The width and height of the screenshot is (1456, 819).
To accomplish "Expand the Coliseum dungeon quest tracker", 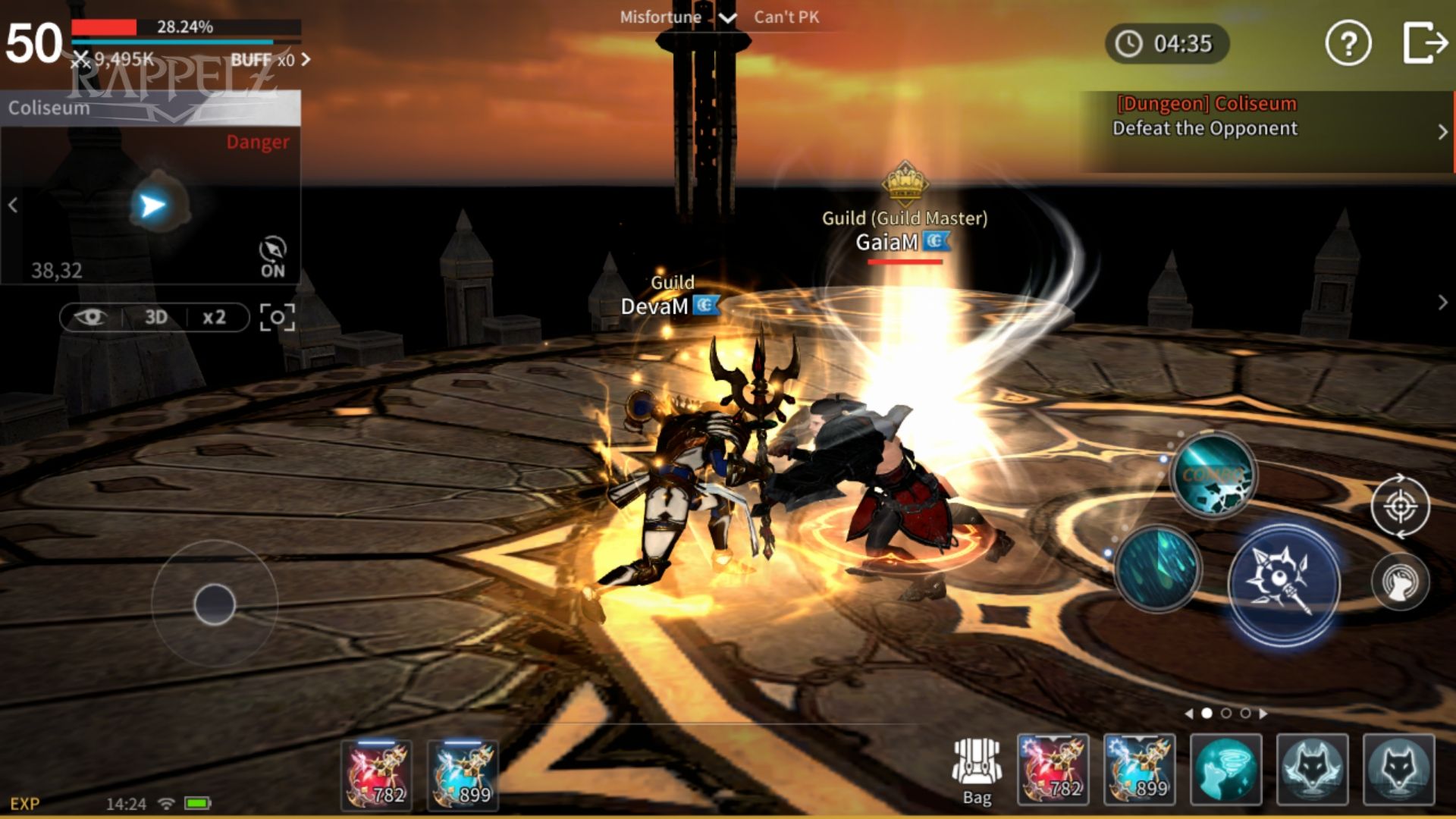I will click(x=1442, y=131).
